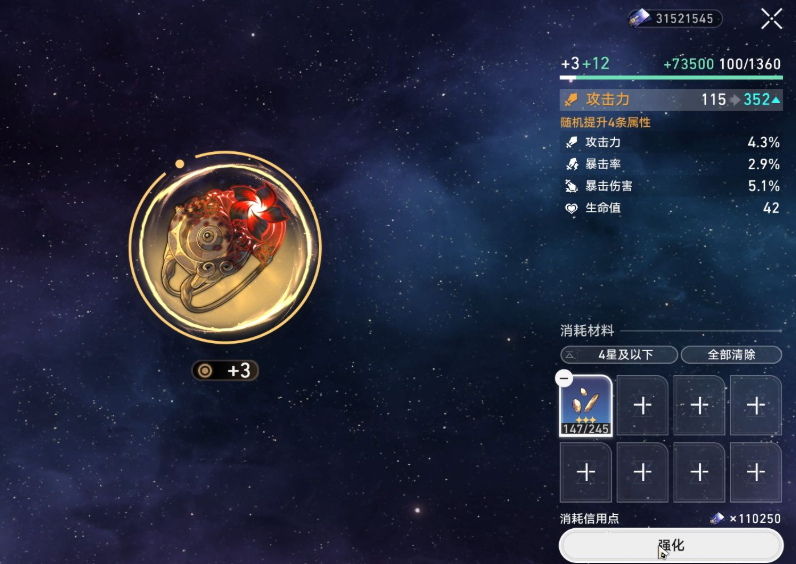Select the filled material slot showing 147/245
This screenshot has height=564, width=796.
pos(586,407)
